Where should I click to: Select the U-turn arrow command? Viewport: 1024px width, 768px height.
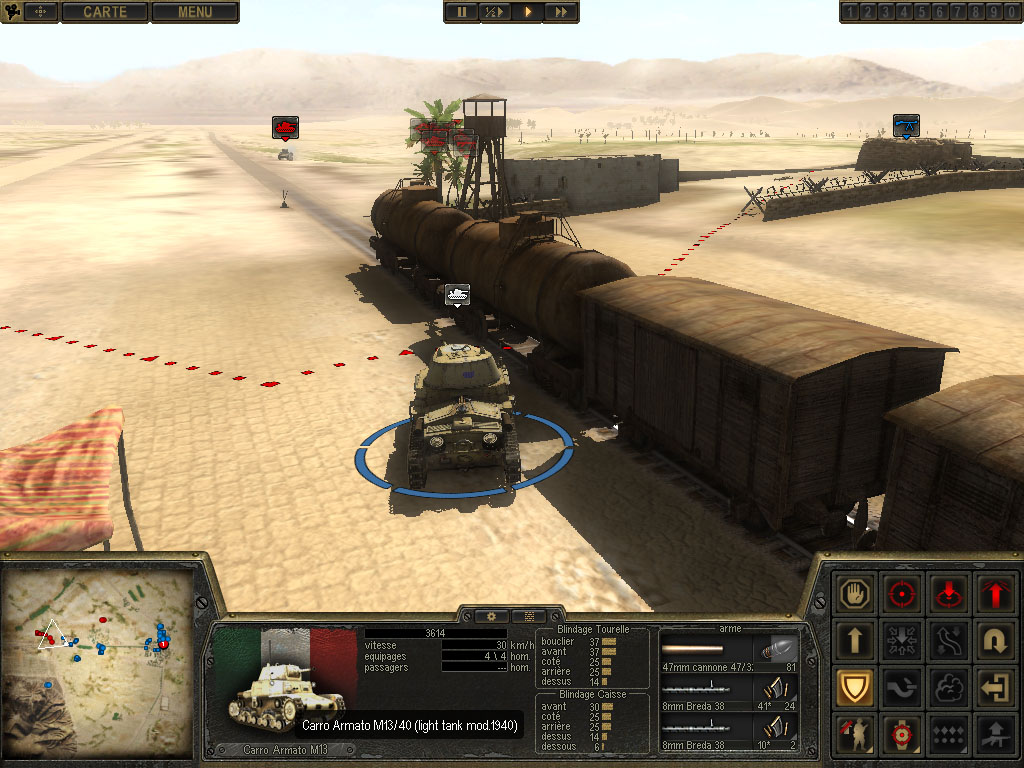[994, 640]
